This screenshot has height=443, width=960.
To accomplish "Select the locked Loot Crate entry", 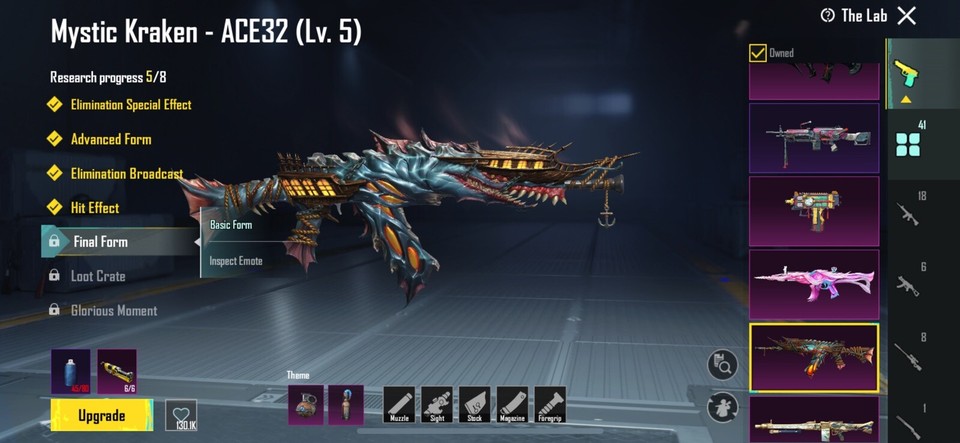I will (97, 276).
